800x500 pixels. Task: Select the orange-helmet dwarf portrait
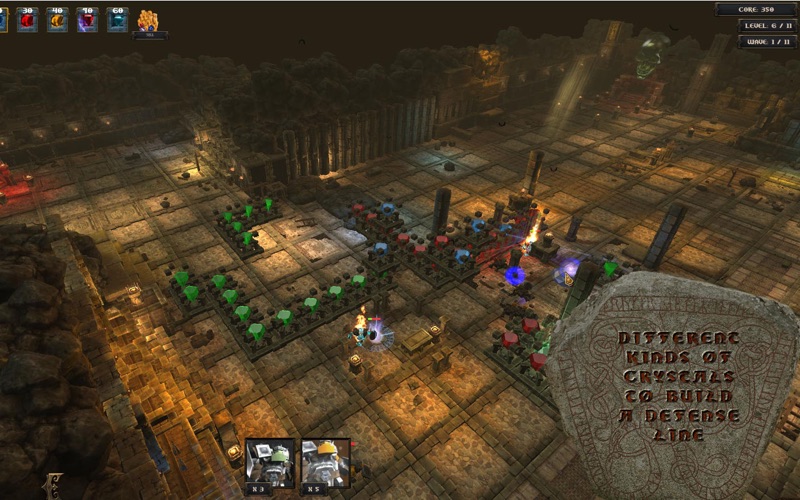point(326,462)
